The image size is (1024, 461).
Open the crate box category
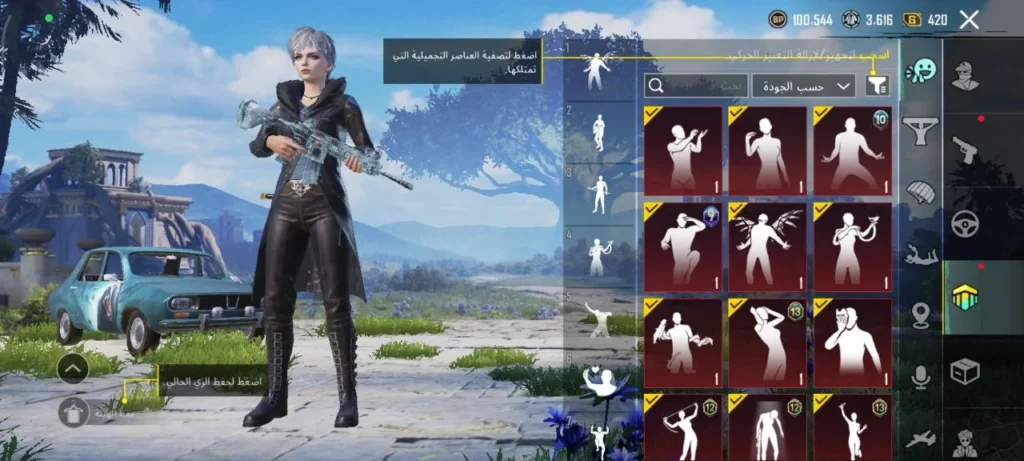pyautogui.click(x=965, y=372)
